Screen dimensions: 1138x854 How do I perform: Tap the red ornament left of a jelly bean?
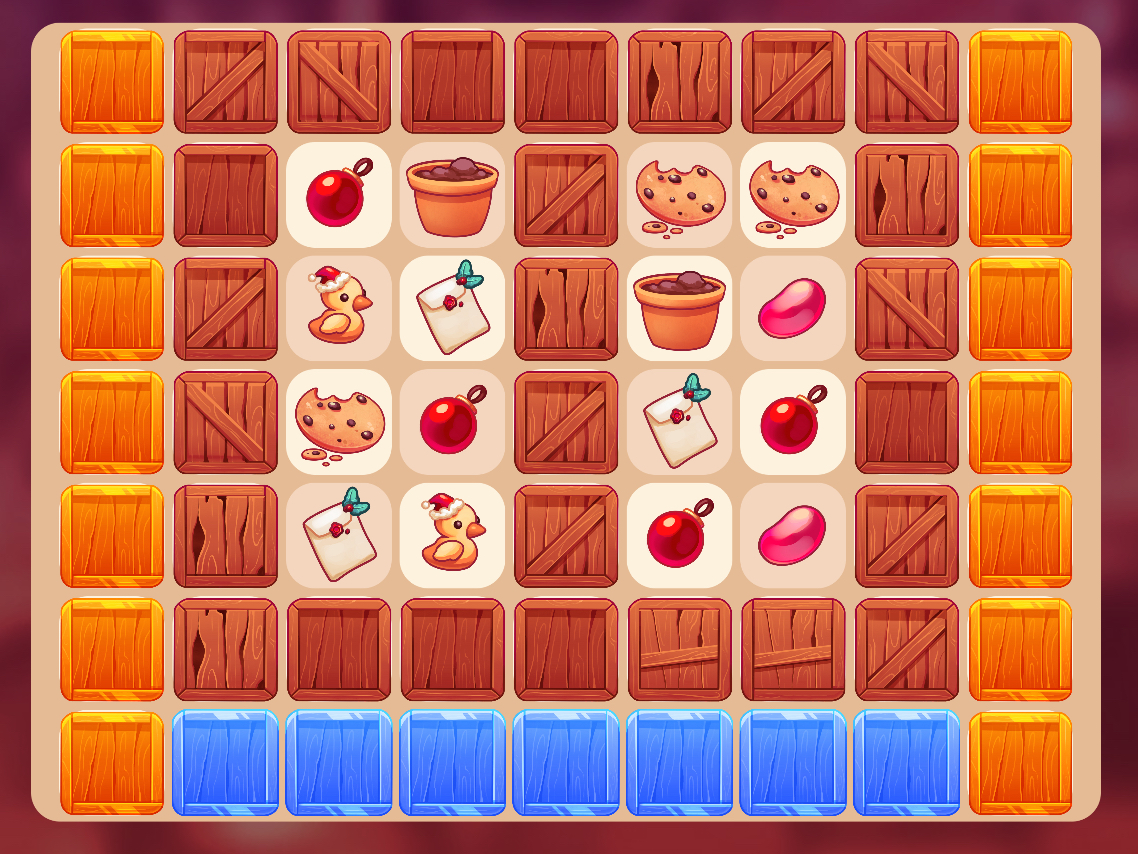coord(679,536)
